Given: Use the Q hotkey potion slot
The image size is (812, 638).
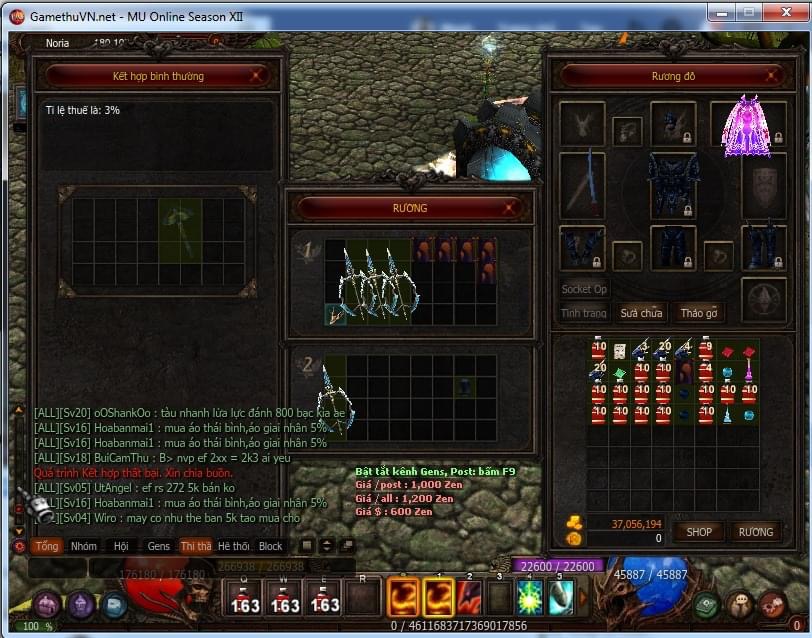Looking at the screenshot, I should click(246, 598).
